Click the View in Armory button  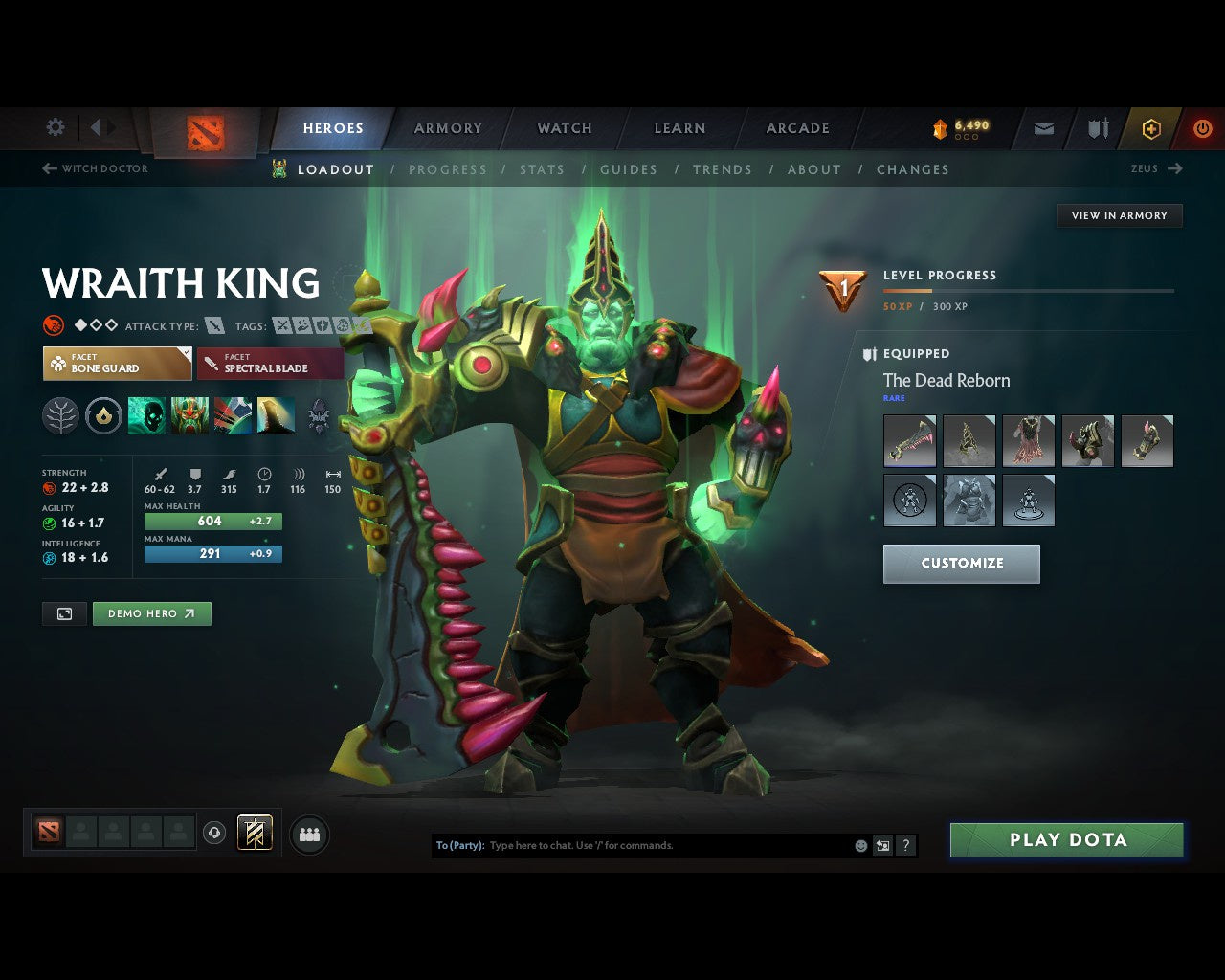point(1119,215)
